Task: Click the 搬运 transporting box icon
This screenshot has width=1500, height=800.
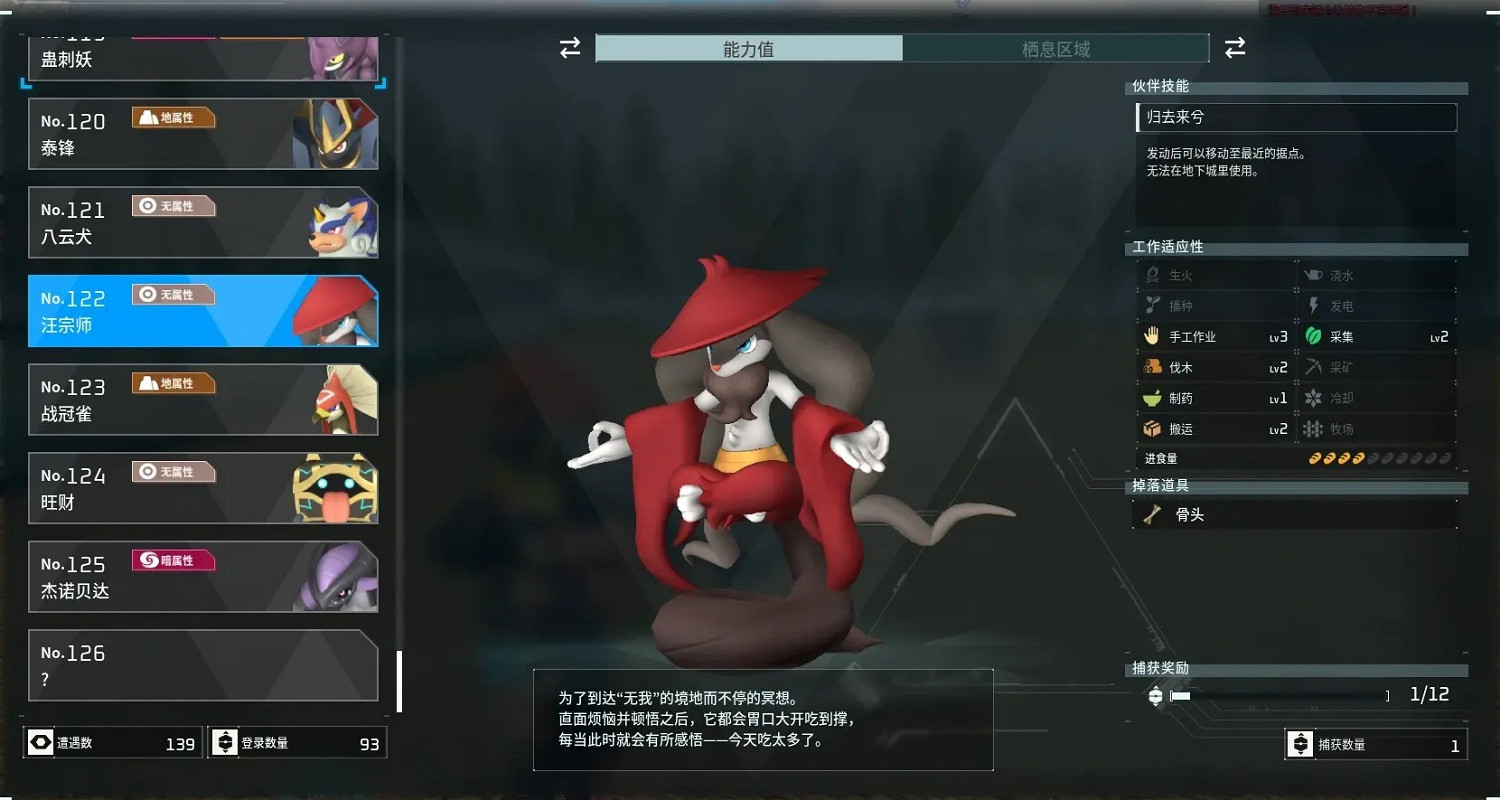Action: (1152, 428)
